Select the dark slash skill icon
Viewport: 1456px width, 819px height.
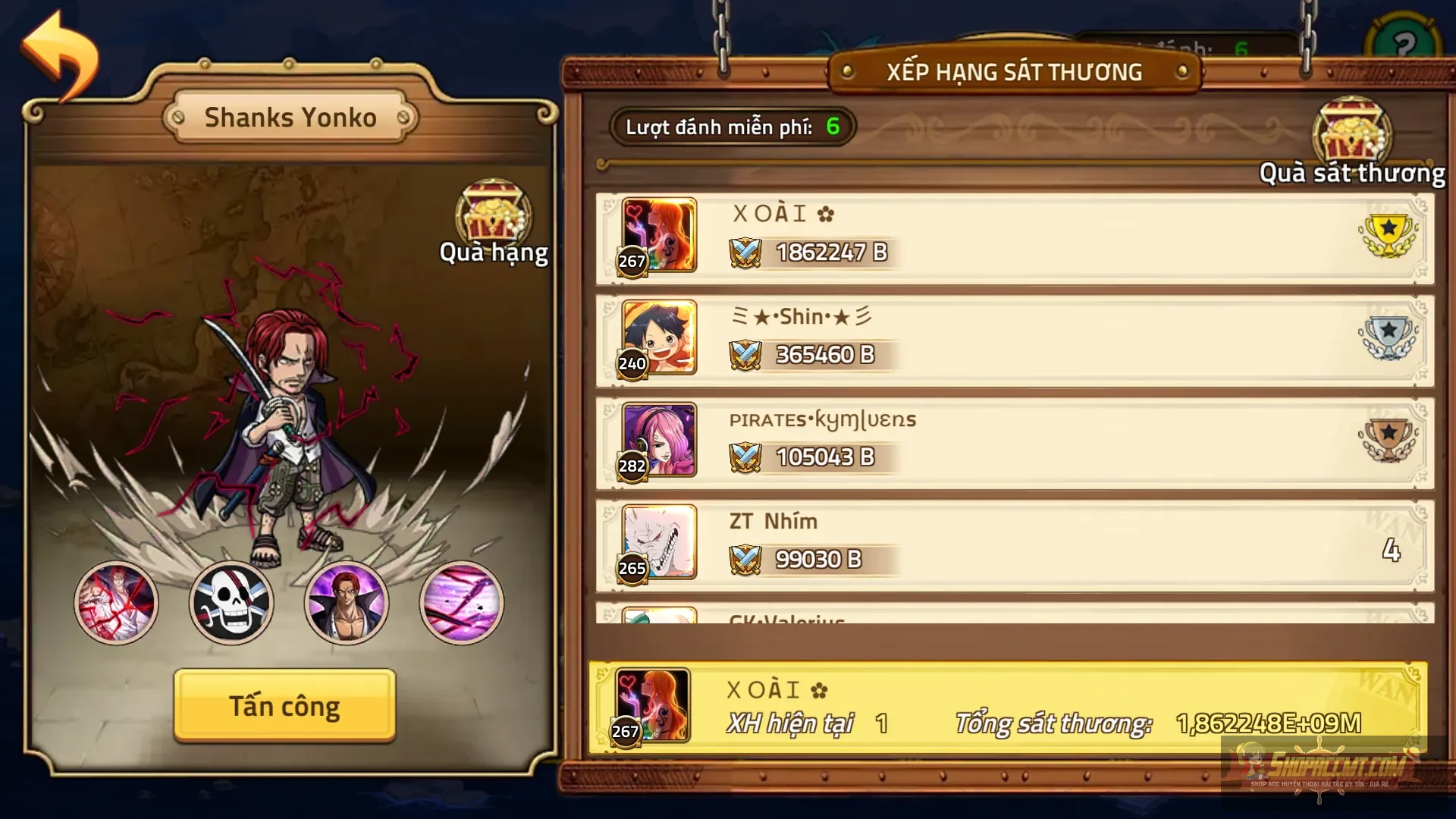tap(461, 603)
